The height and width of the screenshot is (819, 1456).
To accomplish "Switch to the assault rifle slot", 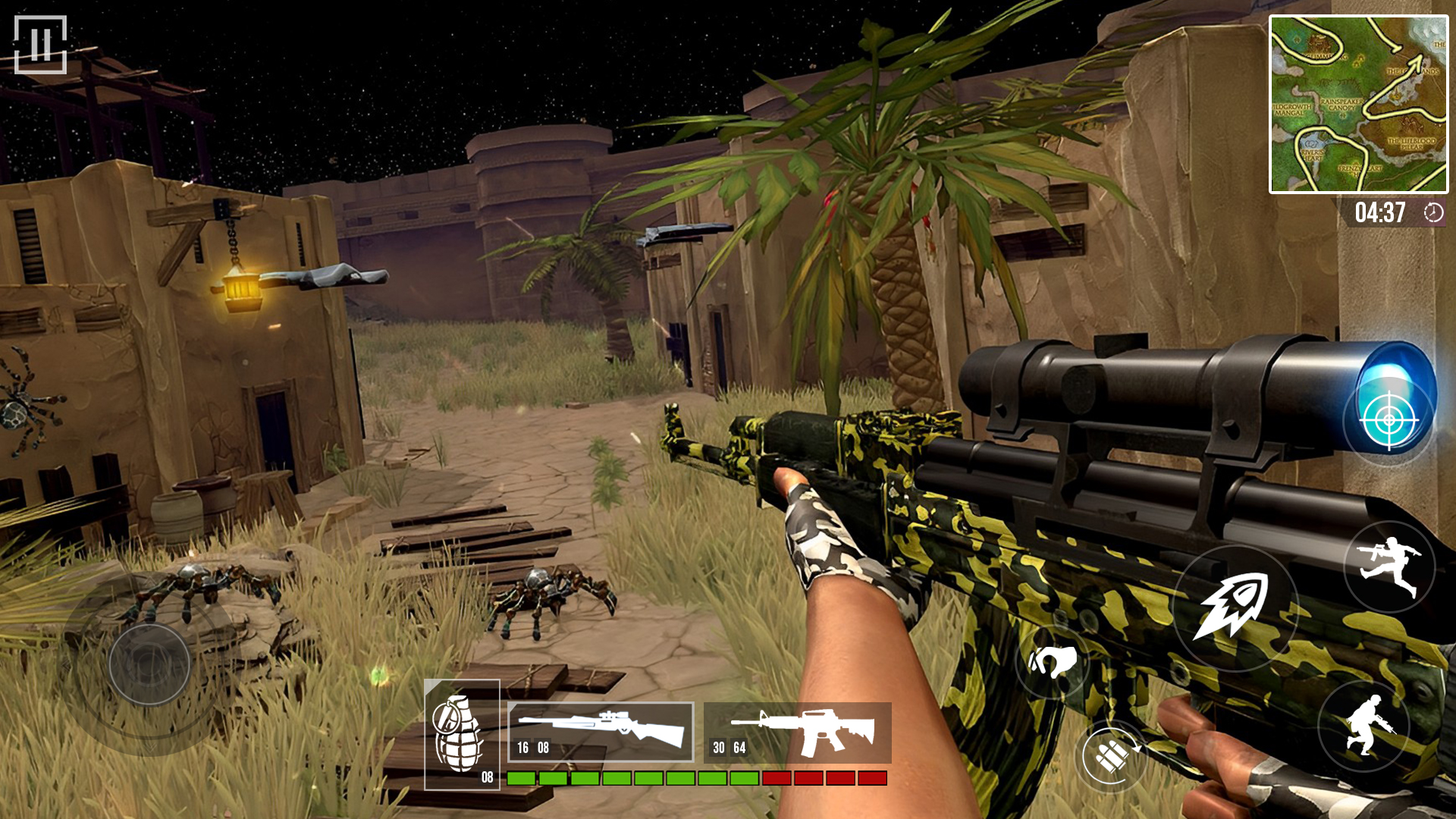I will coord(798,733).
